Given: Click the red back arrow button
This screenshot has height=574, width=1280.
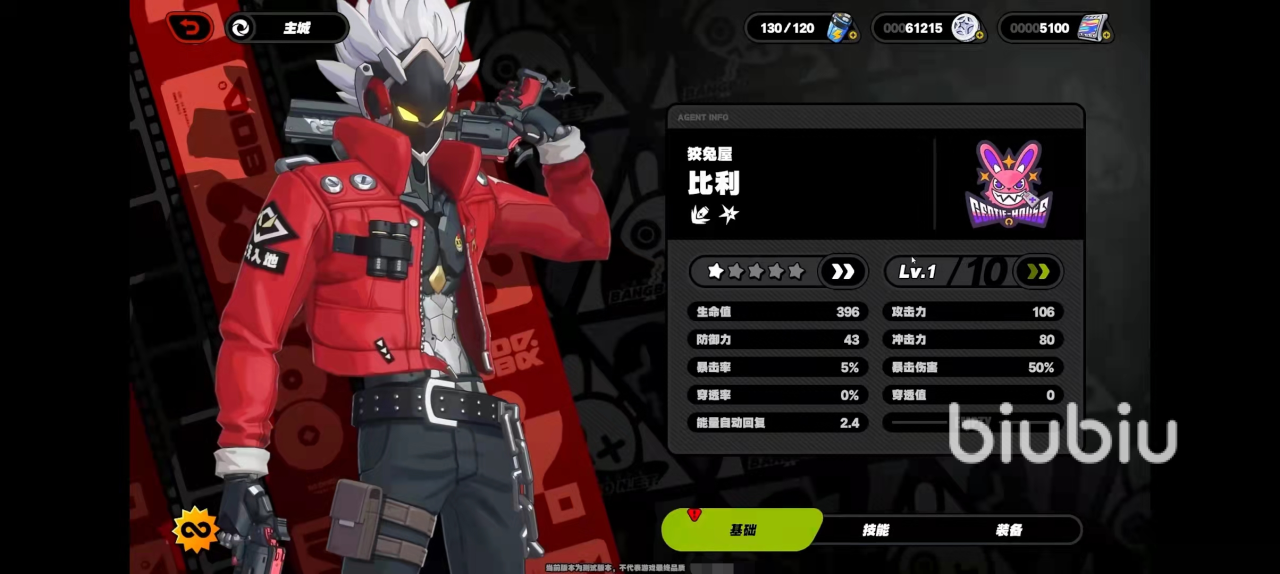Looking at the screenshot, I should tap(189, 27).
